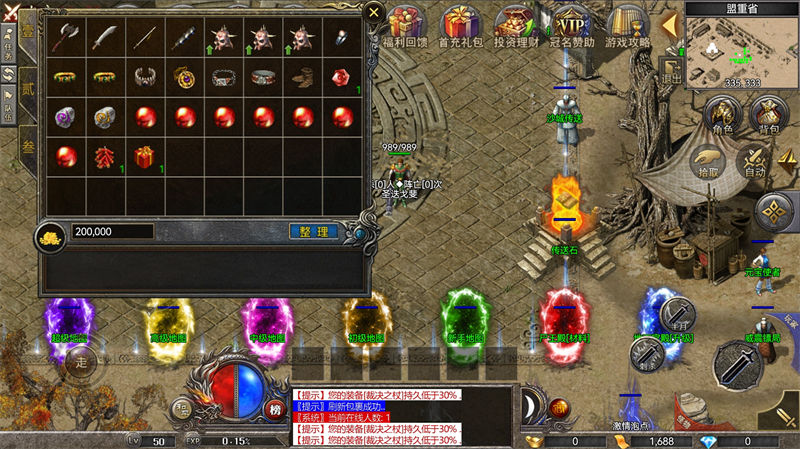The height and width of the screenshot is (449, 800).
Task: Close the inventory bag window
Action: pyautogui.click(x=373, y=13)
